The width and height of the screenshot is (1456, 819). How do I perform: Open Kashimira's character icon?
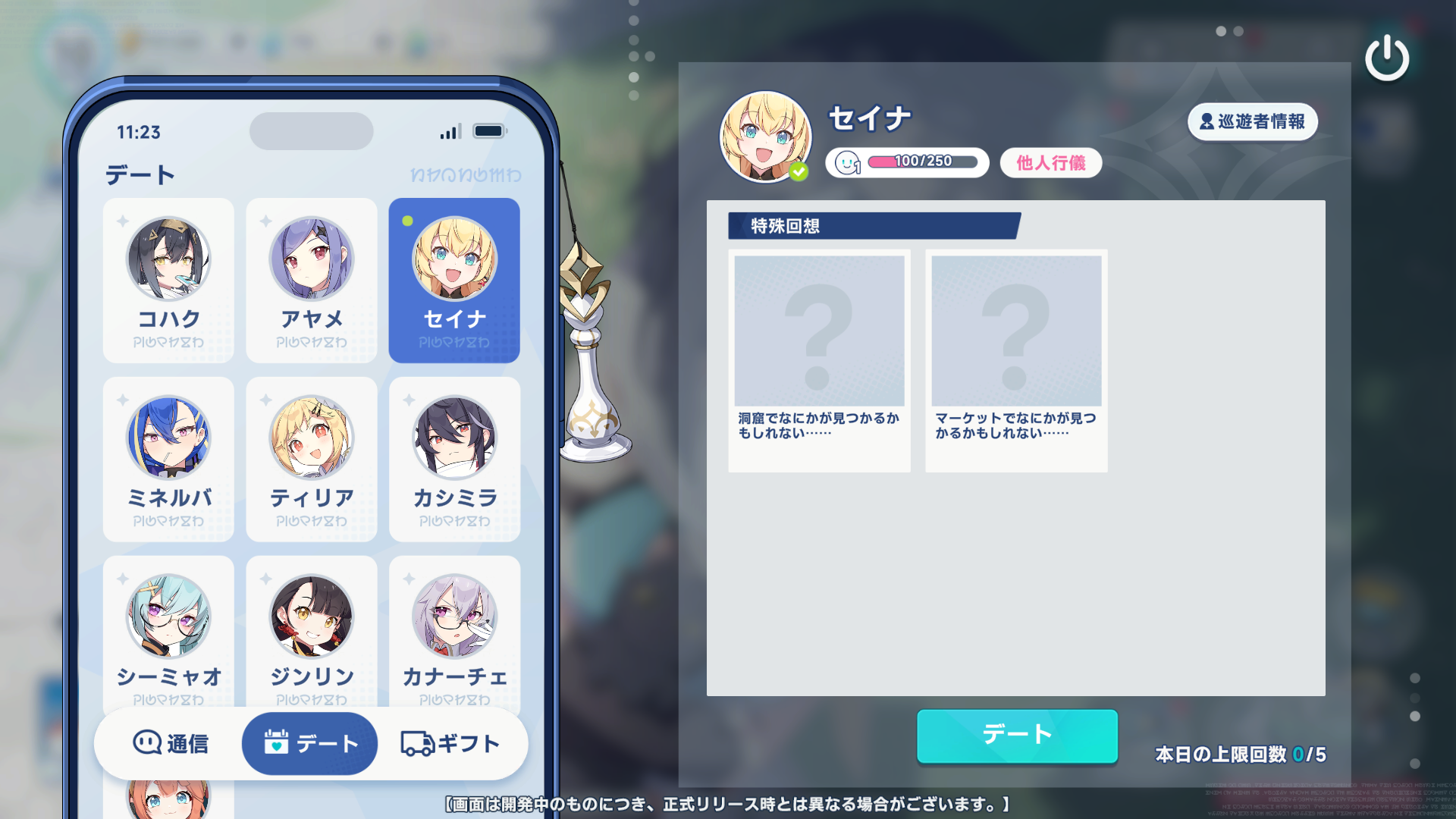click(x=453, y=437)
